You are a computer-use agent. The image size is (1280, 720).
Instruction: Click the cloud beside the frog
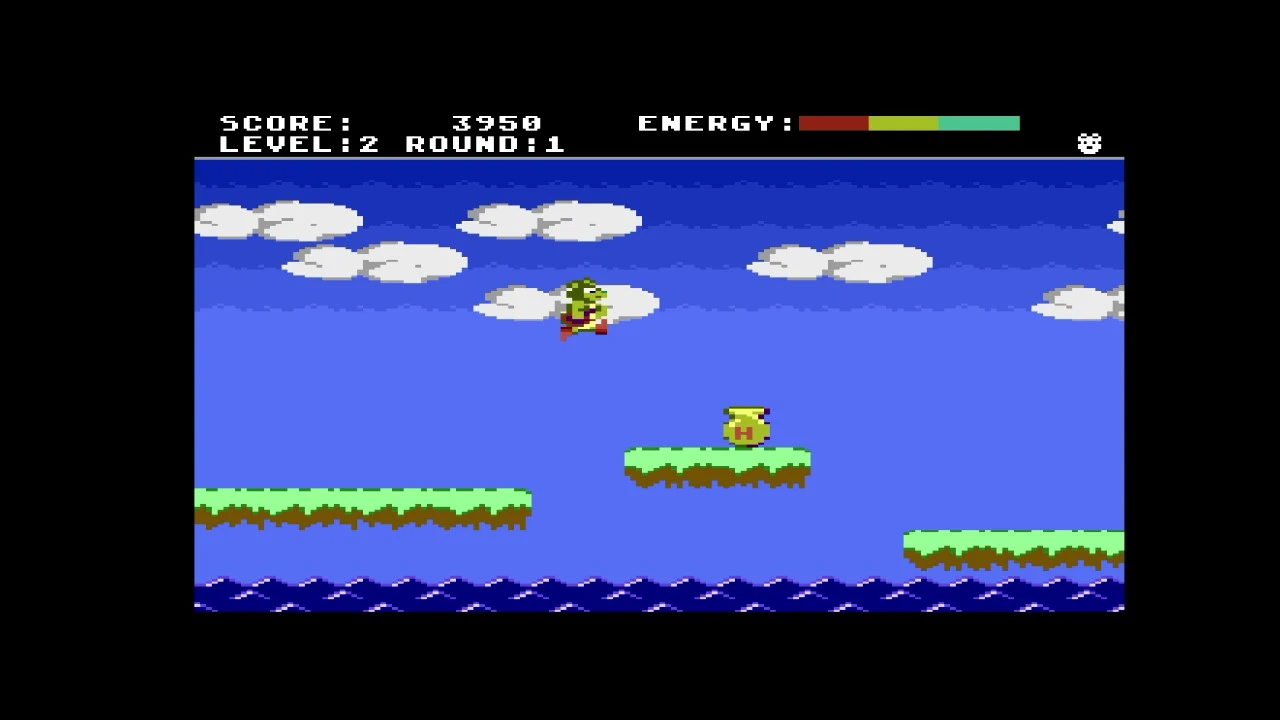click(520, 300)
